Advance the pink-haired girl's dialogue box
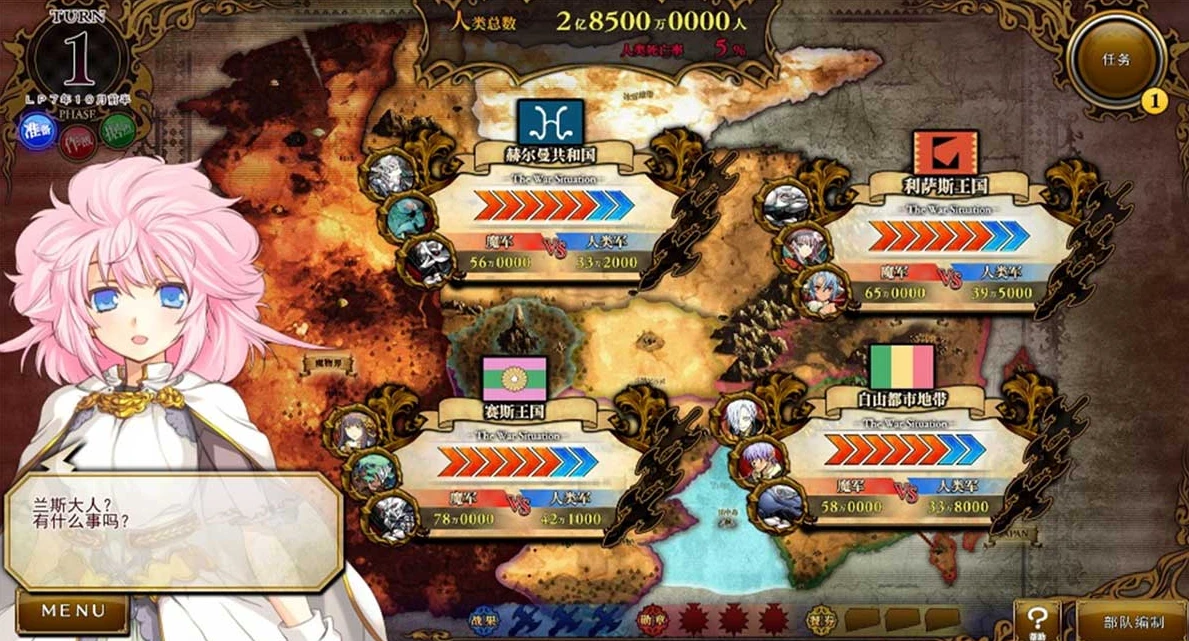1189x641 pixels. click(172, 530)
